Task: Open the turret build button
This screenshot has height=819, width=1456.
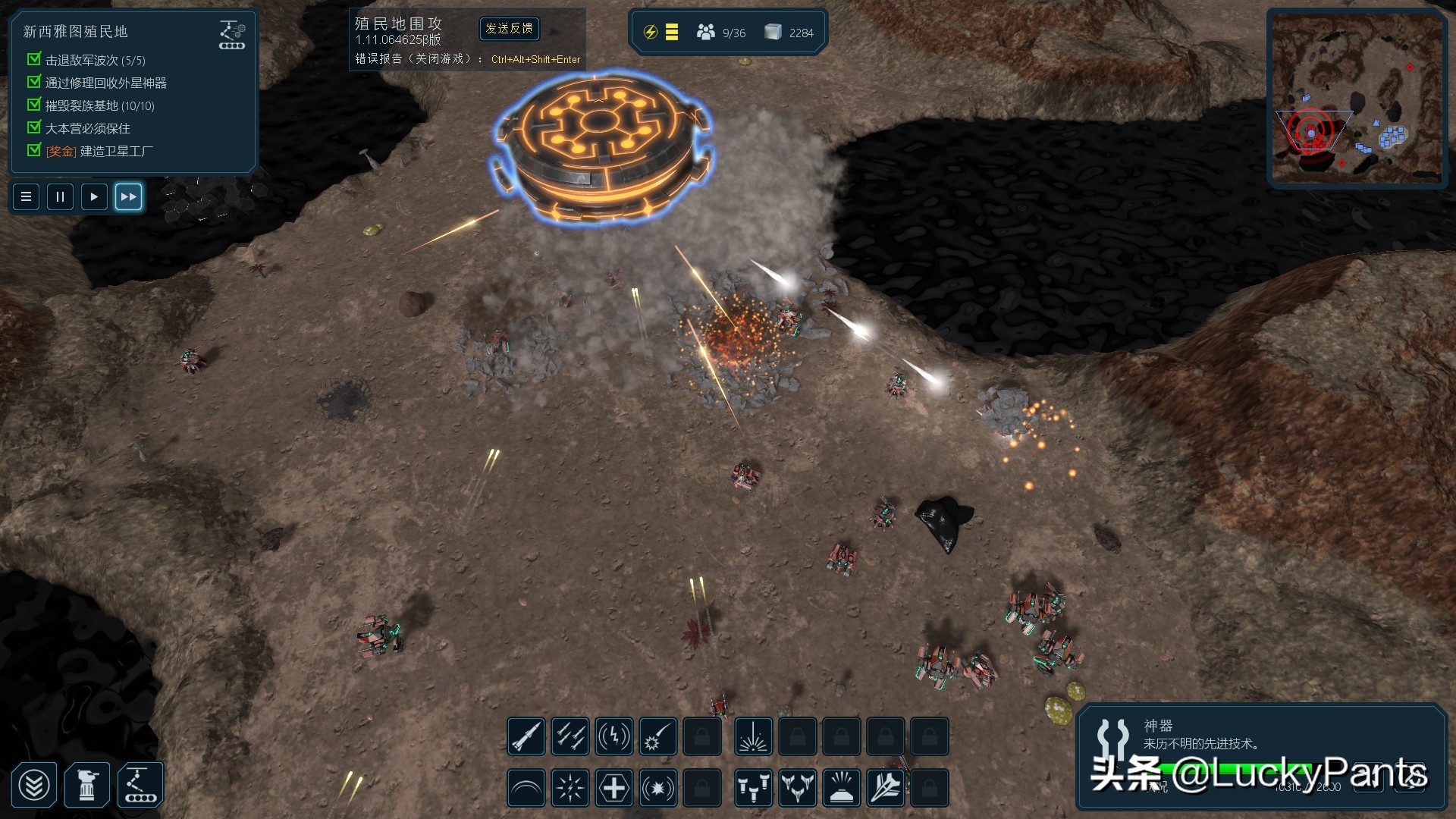Action: (x=87, y=786)
